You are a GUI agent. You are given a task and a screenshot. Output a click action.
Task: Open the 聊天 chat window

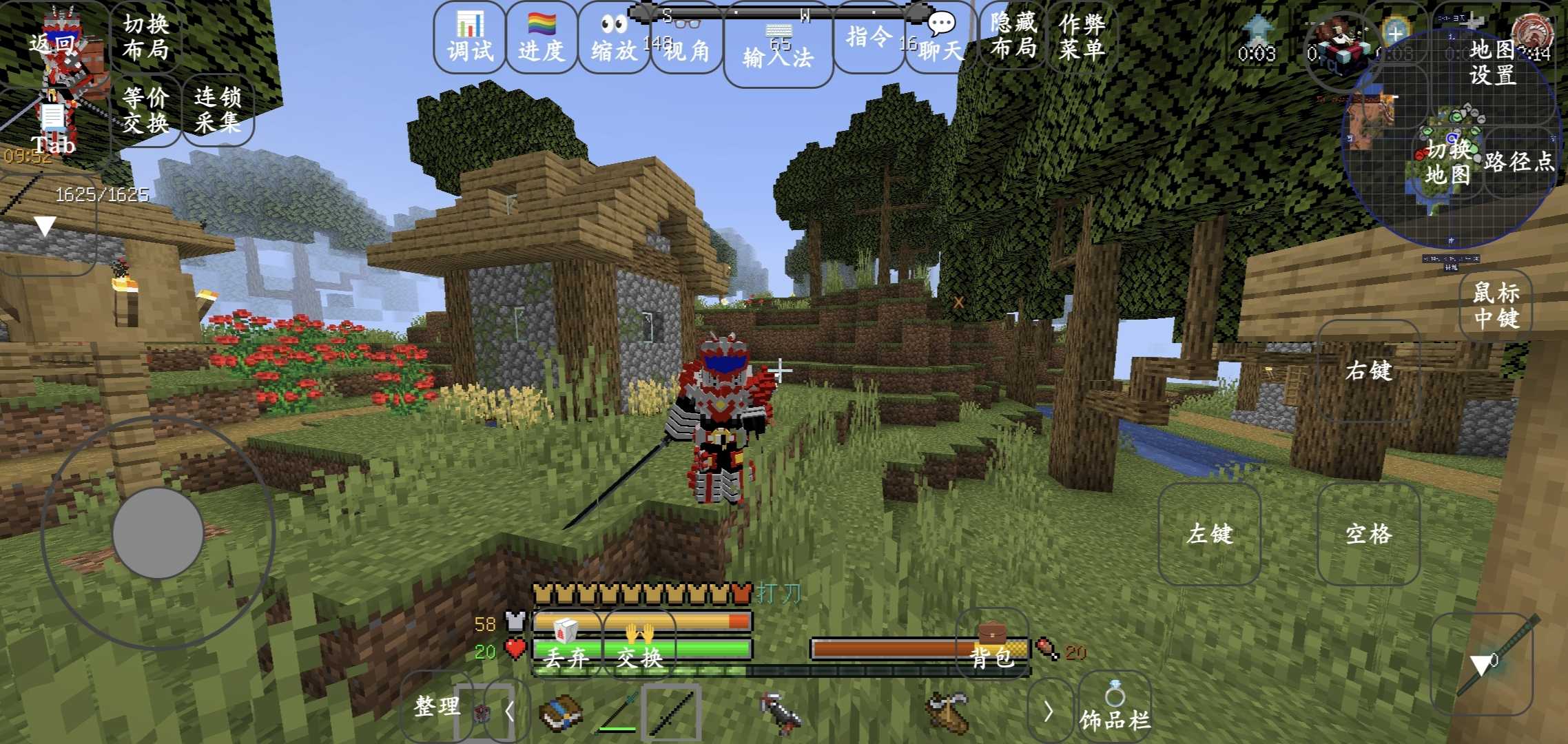click(x=940, y=38)
